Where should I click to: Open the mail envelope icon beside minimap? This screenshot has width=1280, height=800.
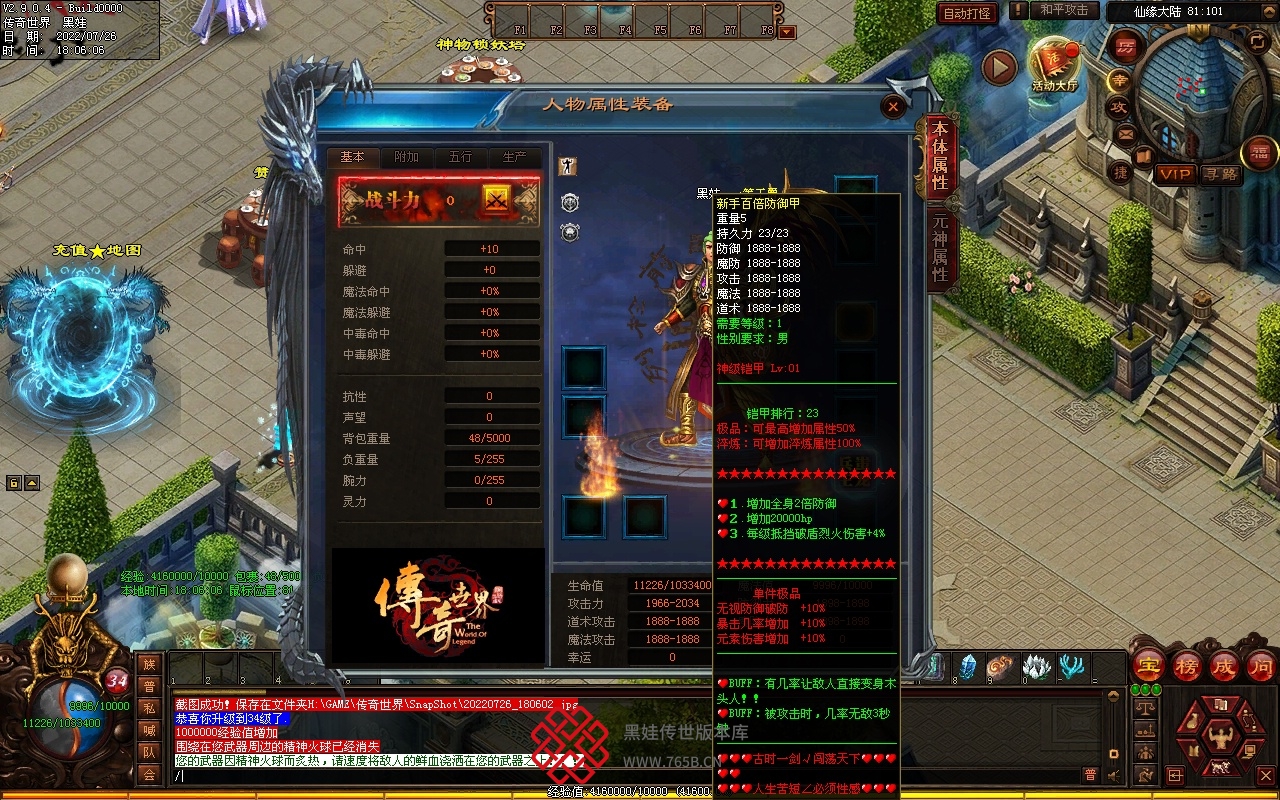coord(1126,133)
